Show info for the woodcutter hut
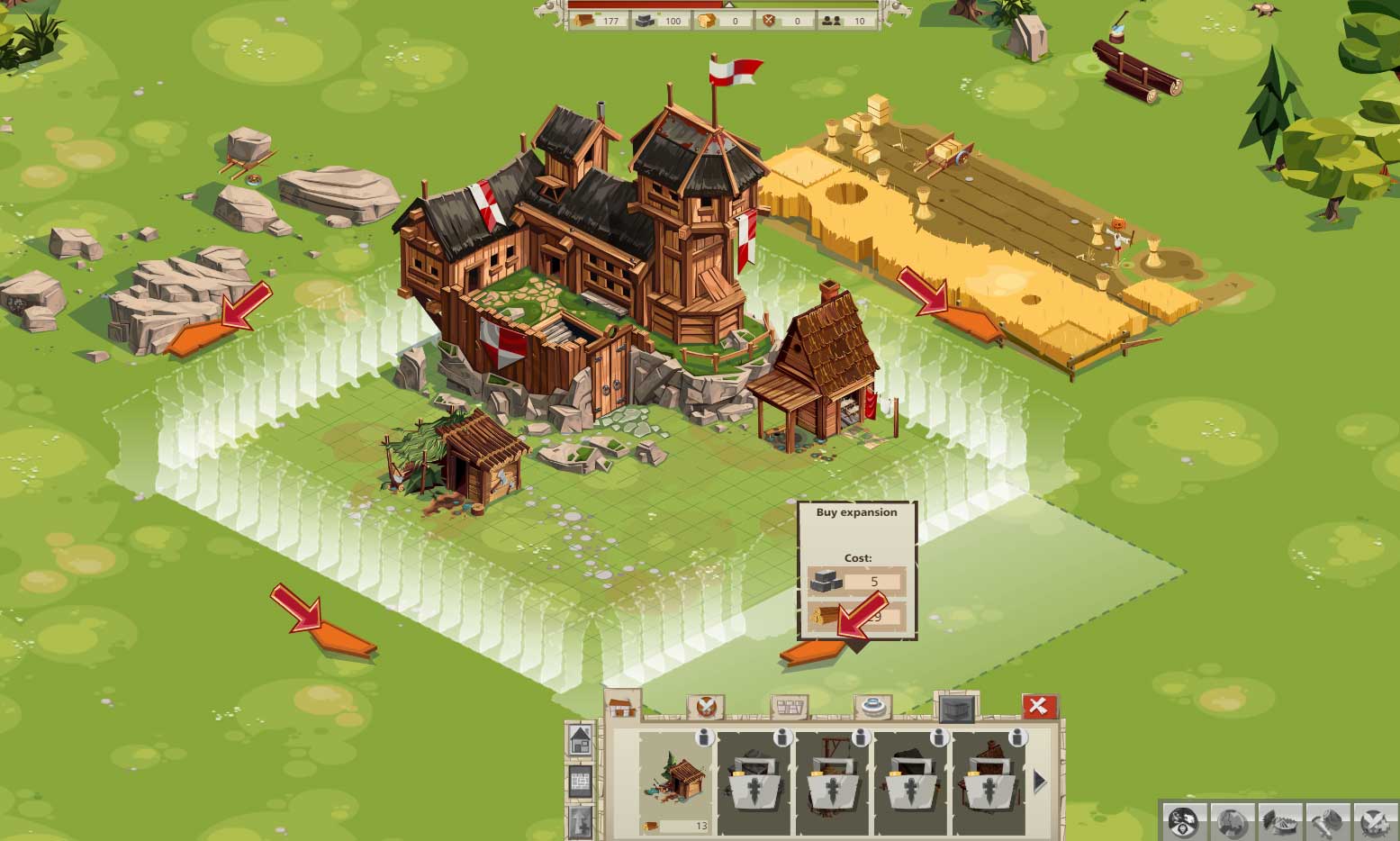Viewport: 1400px width, 841px height. [705, 738]
